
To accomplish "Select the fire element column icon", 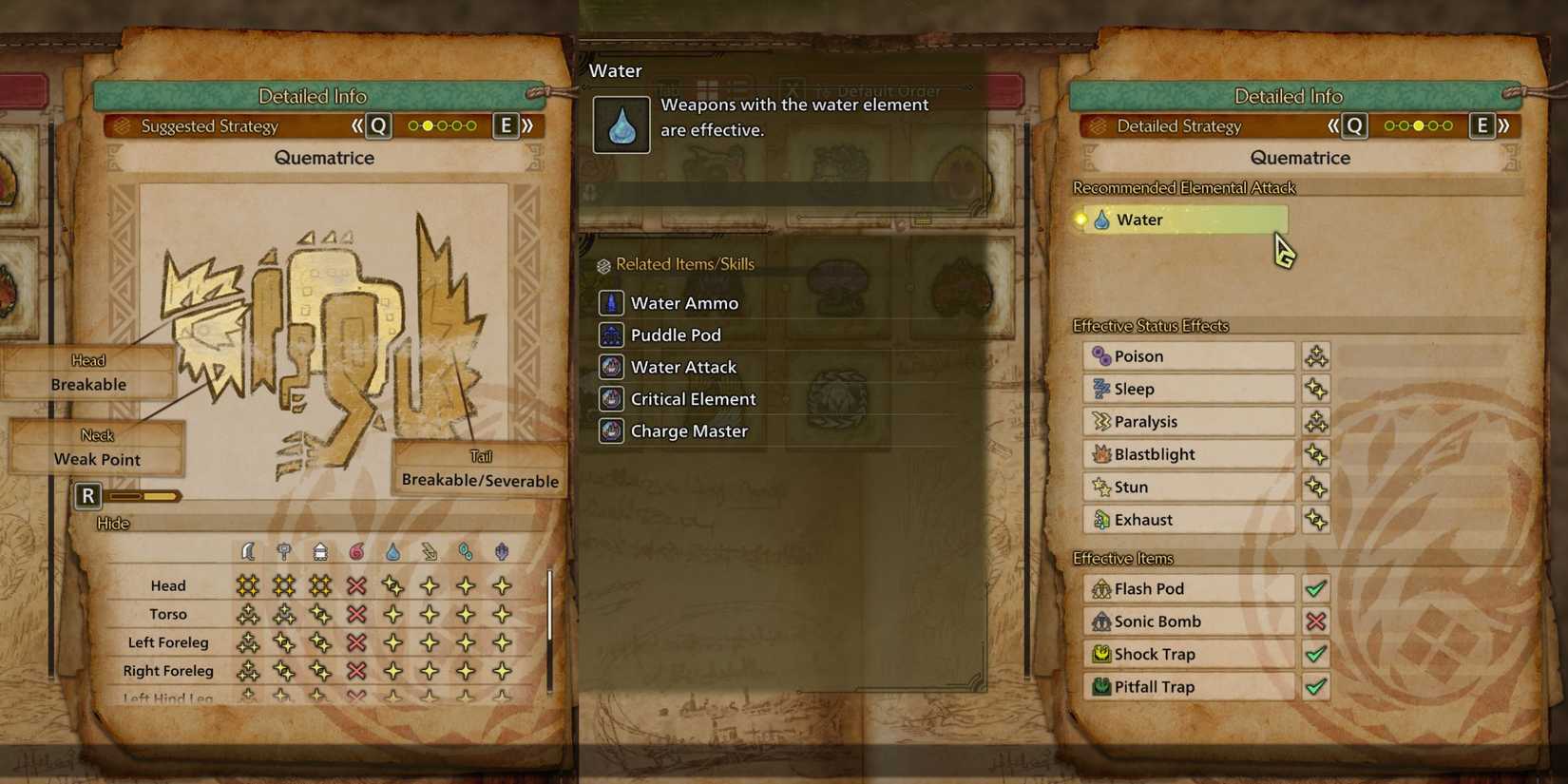I will click(356, 551).
